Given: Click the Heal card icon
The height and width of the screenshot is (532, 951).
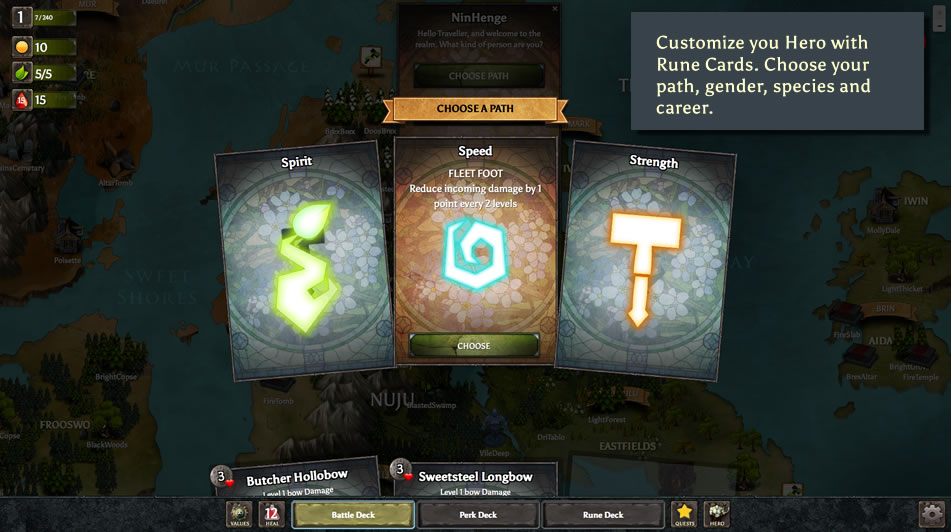Looking at the screenshot, I should [x=271, y=514].
